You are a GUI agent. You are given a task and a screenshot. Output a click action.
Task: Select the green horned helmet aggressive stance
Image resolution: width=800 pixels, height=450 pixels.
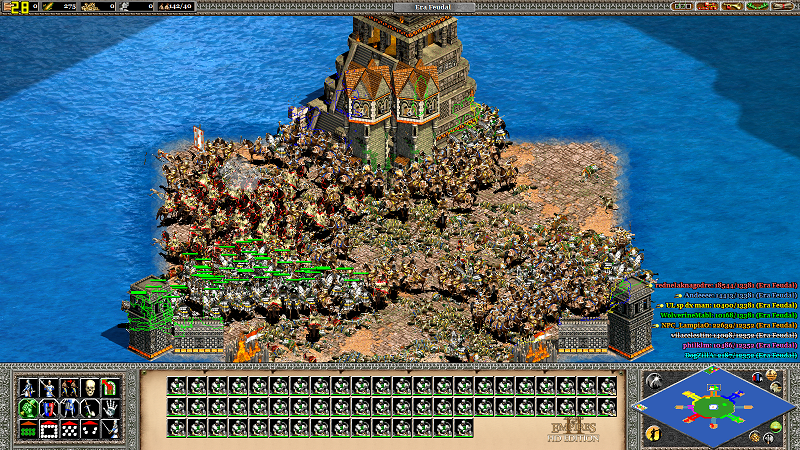[x=27, y=408]
